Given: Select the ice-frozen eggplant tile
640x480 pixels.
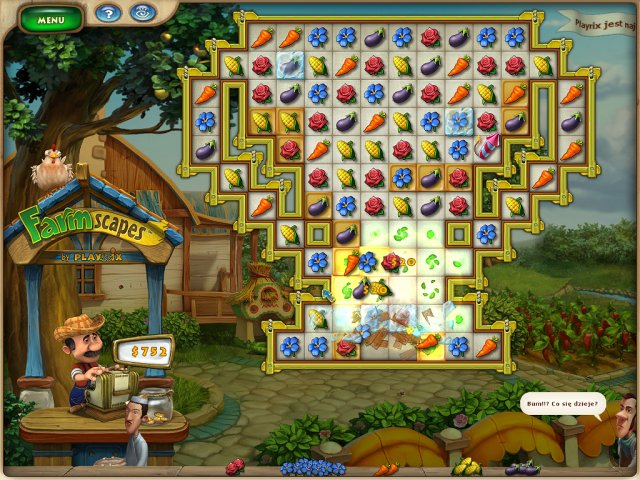Looking at the screenshot, I should [290, 65].
